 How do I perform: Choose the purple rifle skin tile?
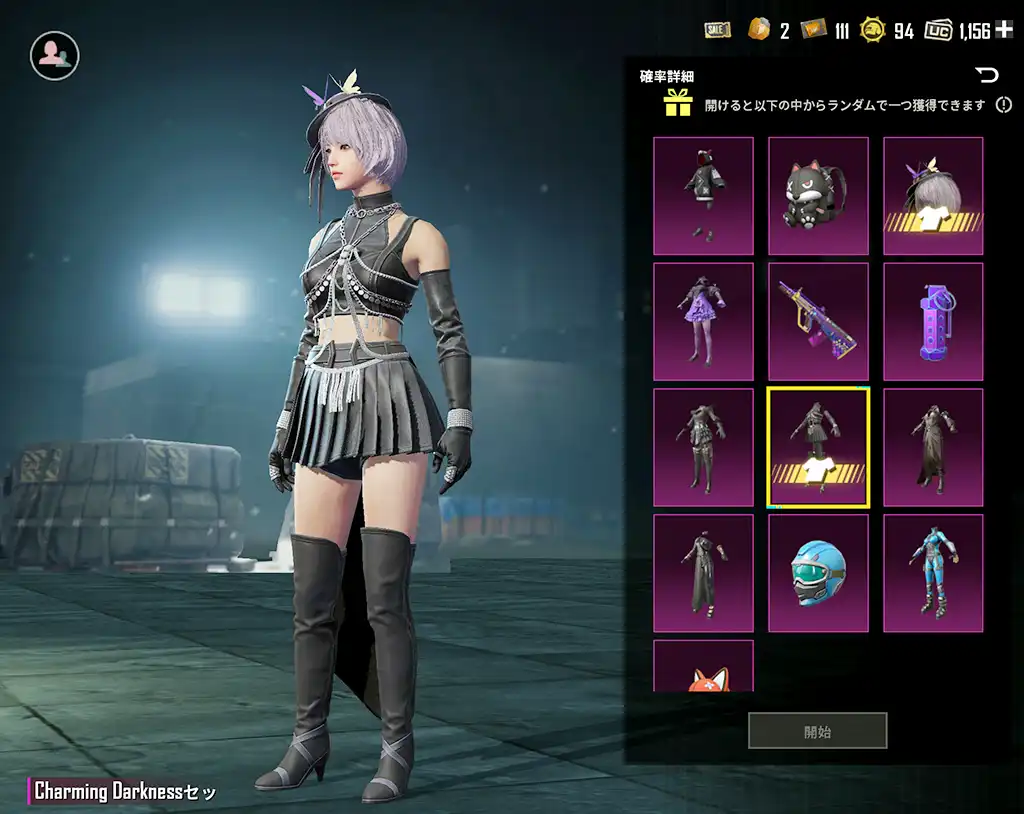tap(818, 322)
